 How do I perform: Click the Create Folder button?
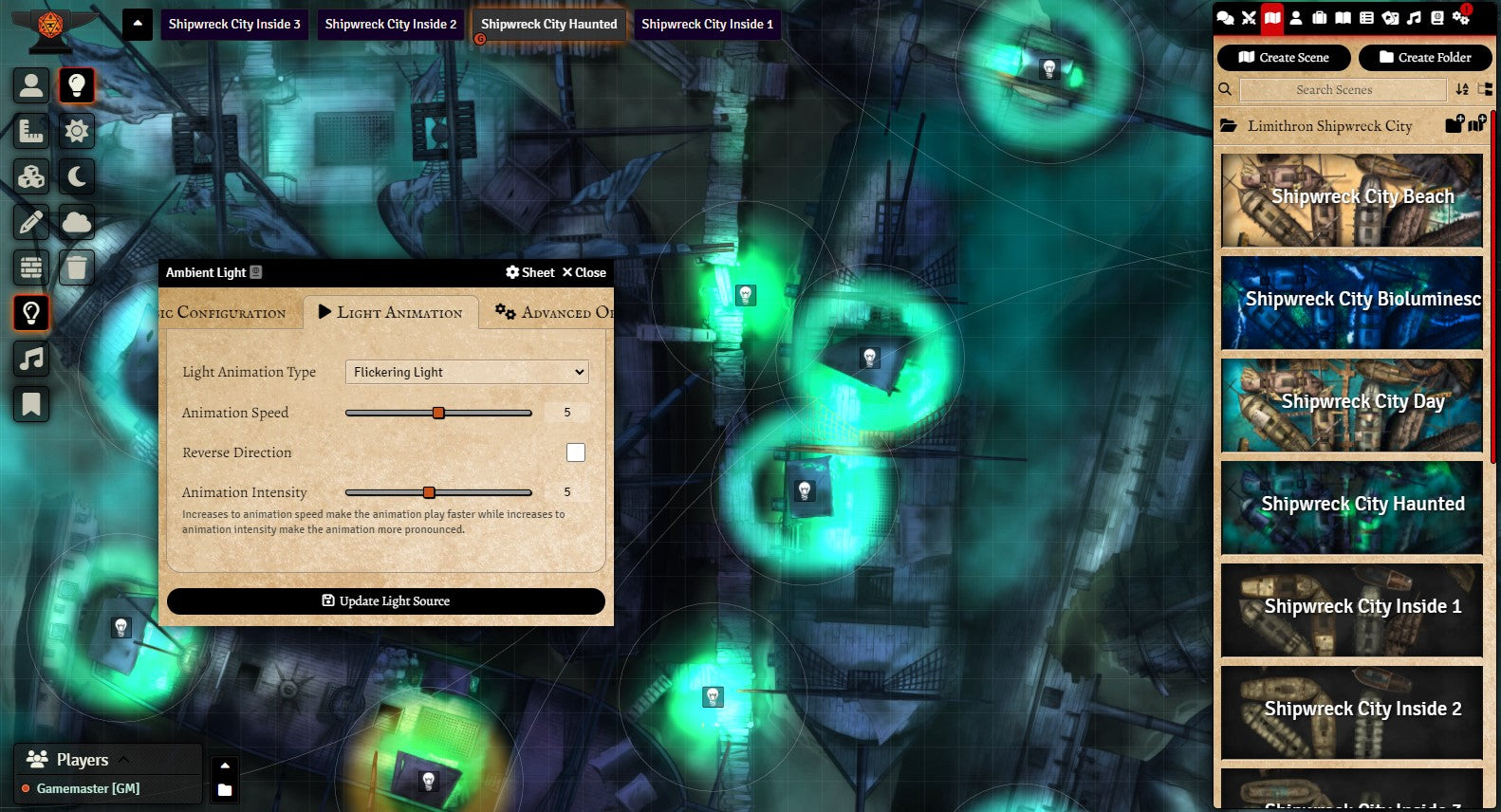(x=1425, y=58)
